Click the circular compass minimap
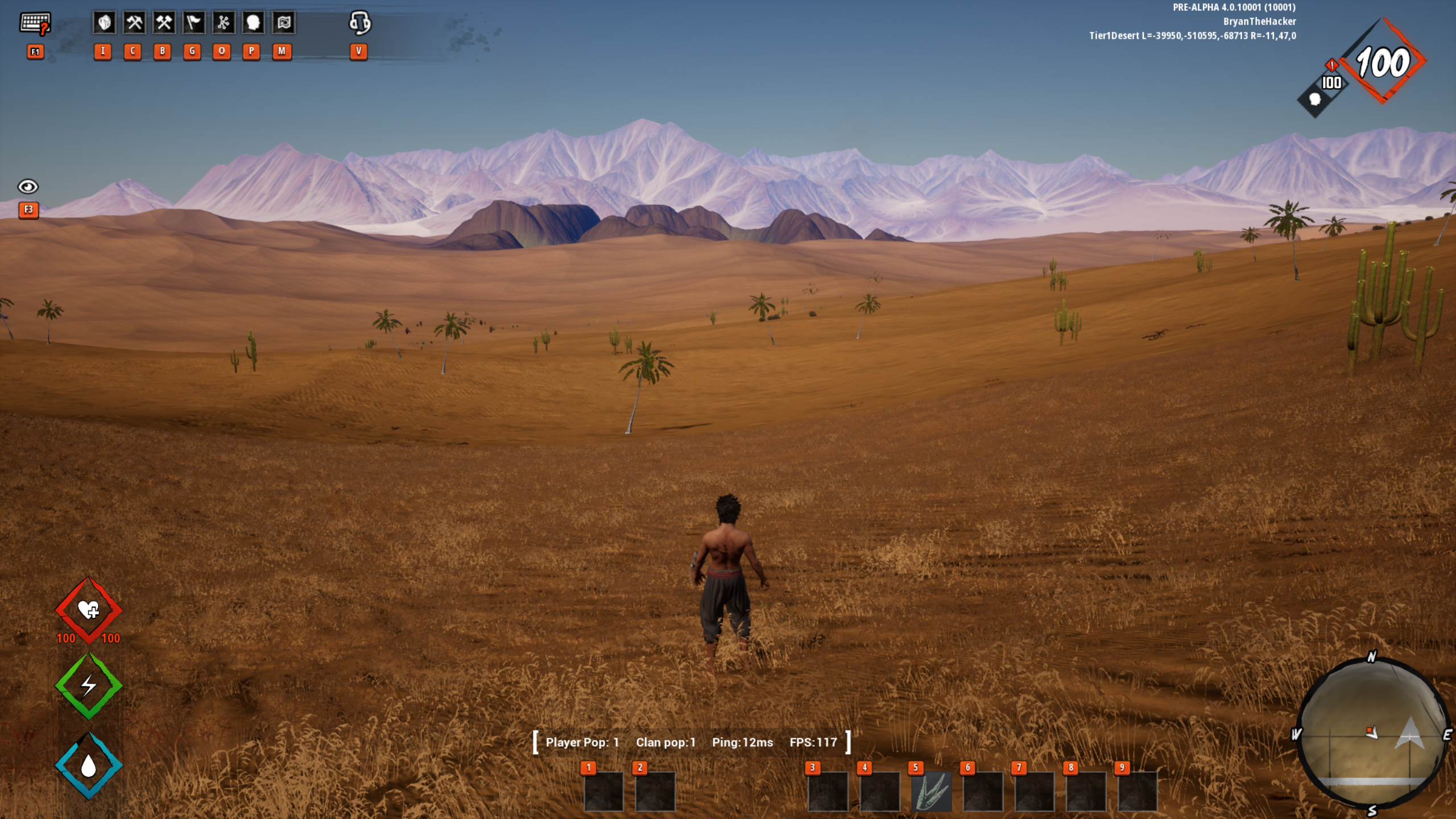The height and width of the screenshot is (819, 1456). click(x=1372, y=733)
